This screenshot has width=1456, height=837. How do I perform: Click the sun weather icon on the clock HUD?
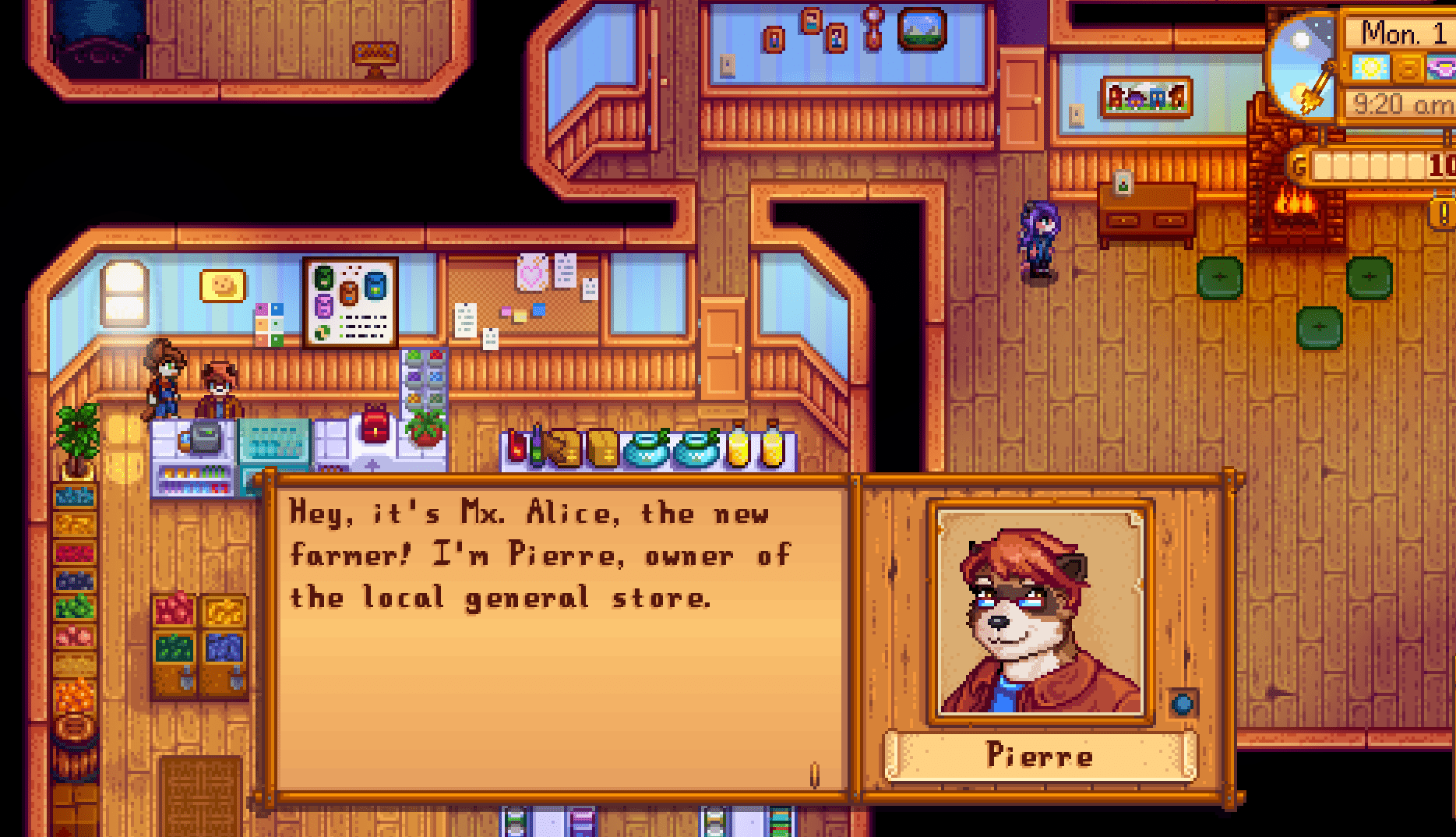[x=1370, y=68]
